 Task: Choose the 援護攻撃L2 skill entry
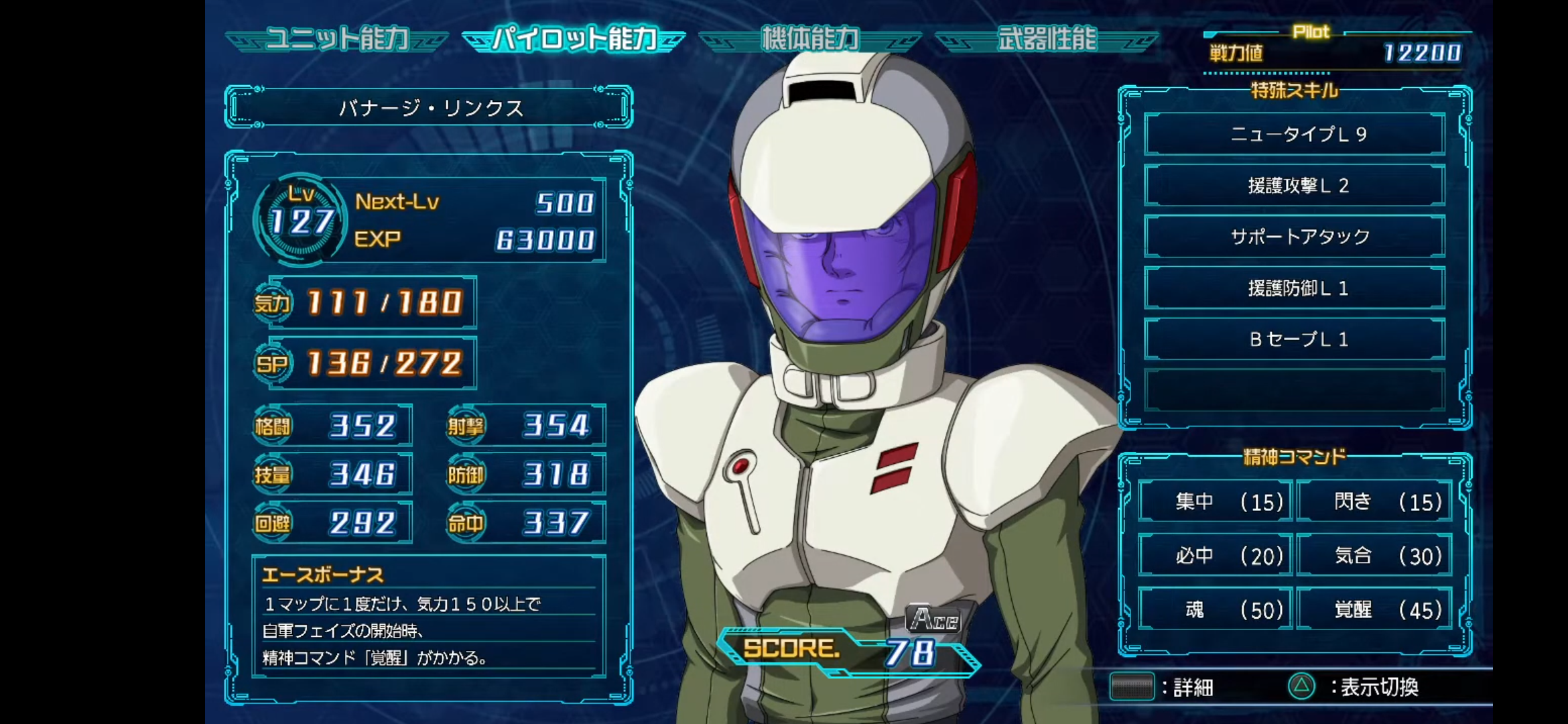1295,186
